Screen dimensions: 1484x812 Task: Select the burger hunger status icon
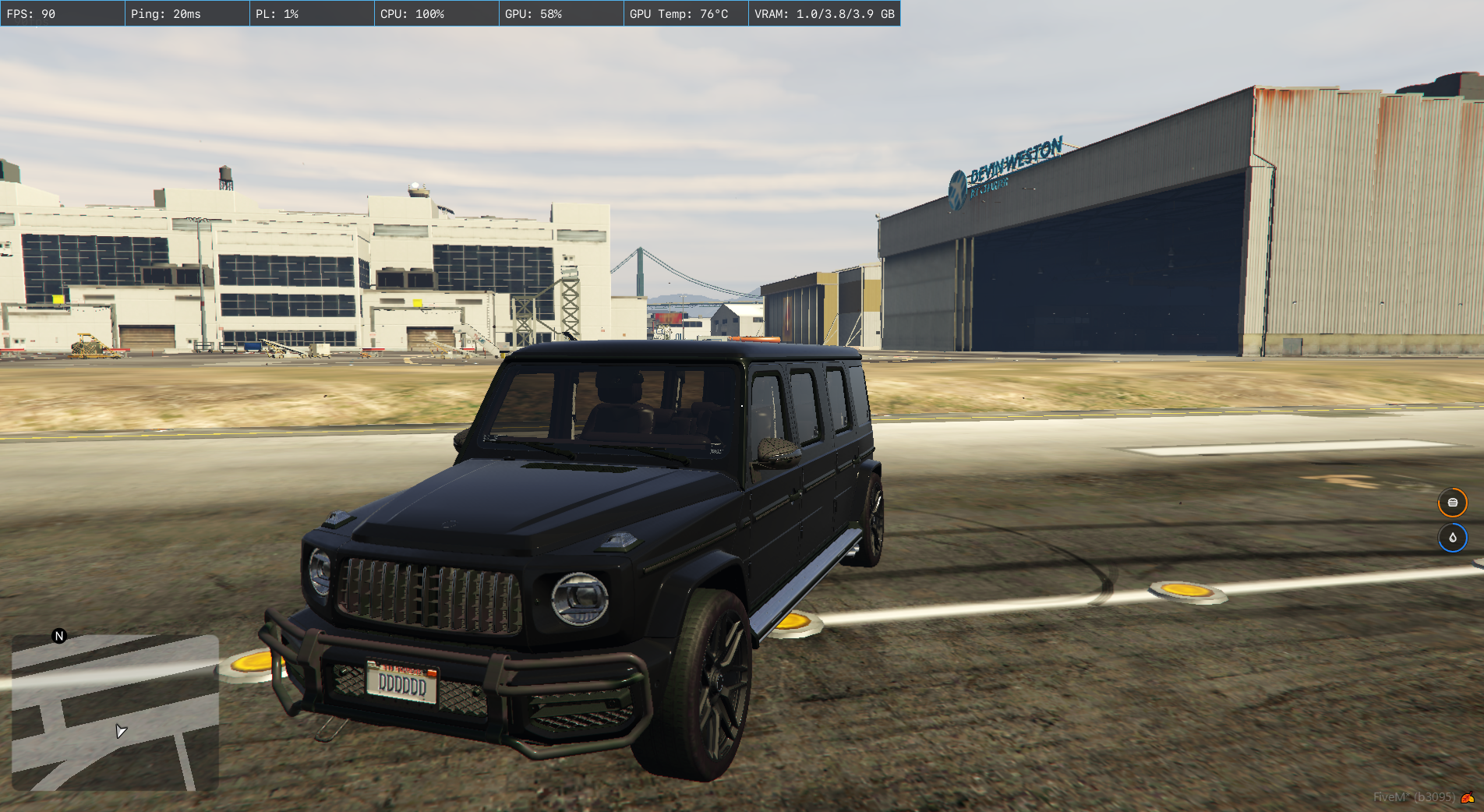[1452, 503]
